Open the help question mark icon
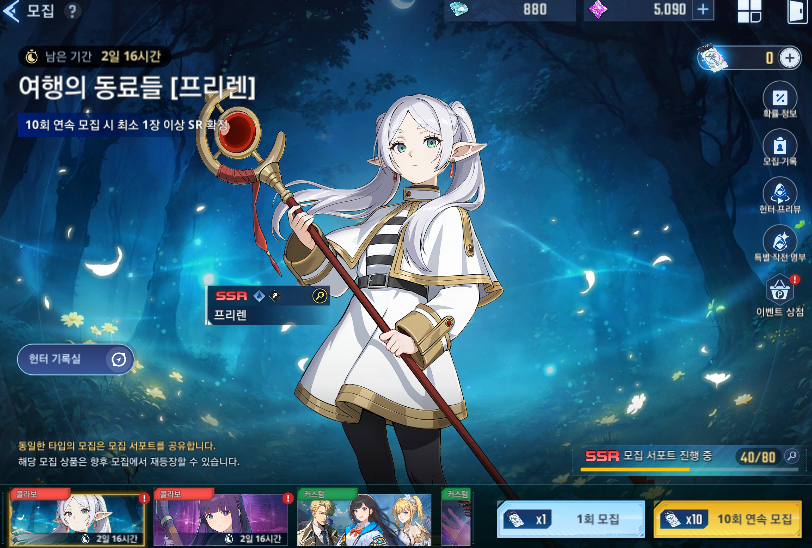812x548 pixels. pyautogui.click(x=72, y=11)
